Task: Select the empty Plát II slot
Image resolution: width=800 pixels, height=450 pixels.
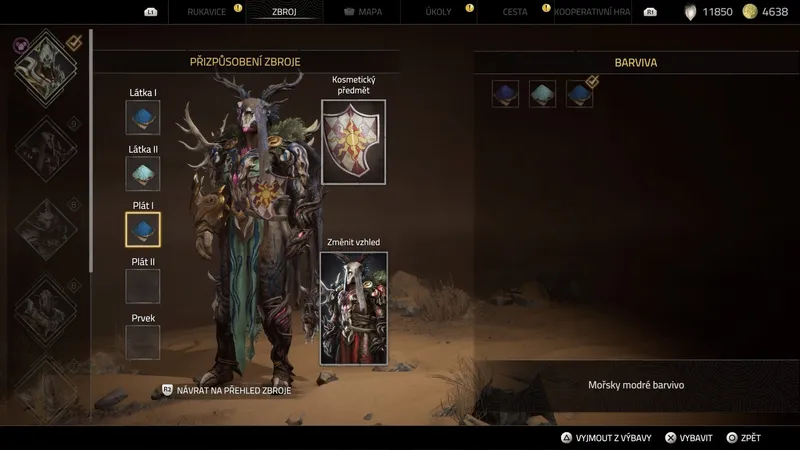Action: pos(143,286)
